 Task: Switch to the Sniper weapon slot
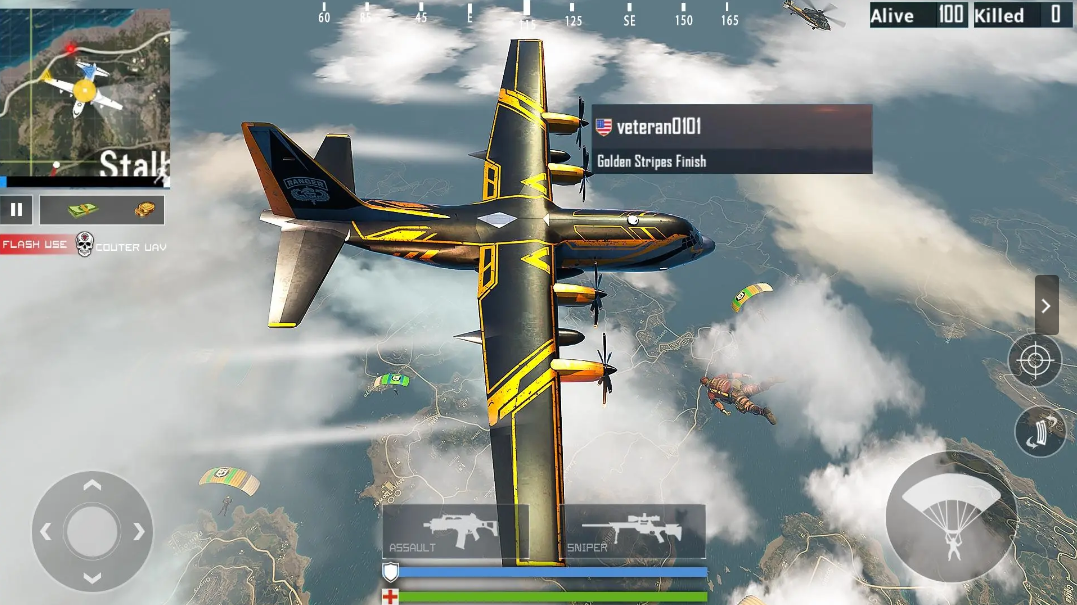(633, 530)
